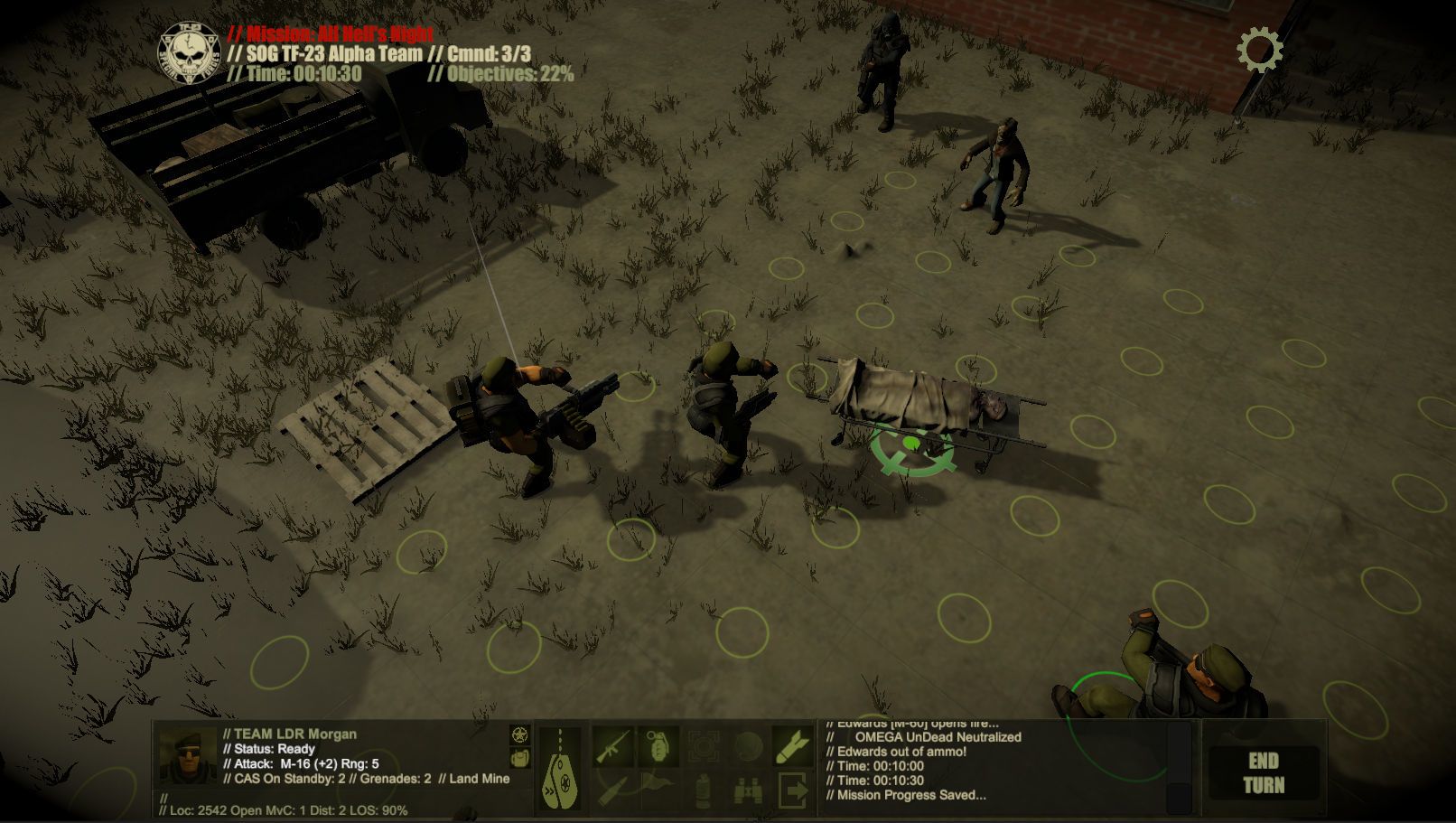1456x823 pixels.
Task: Select the dog tags unit info icon
Action: coord(560,768)
